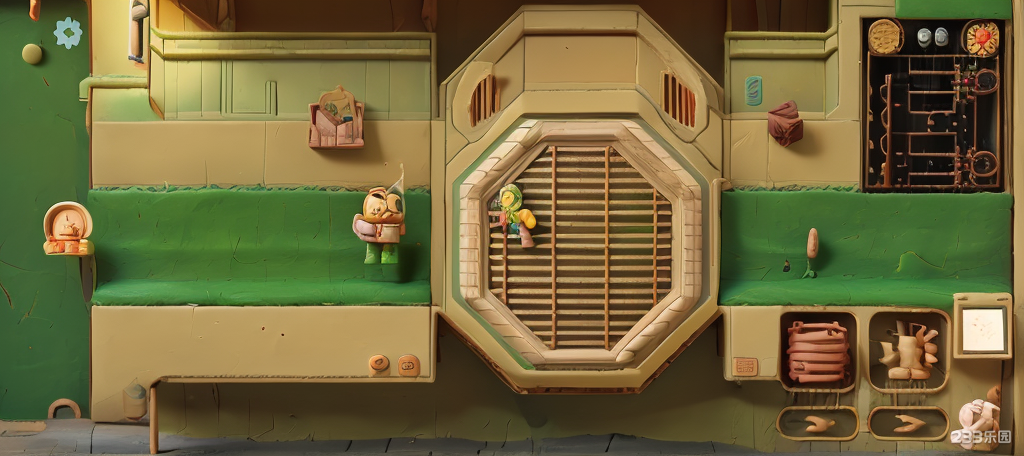1024x456 pixels.
Task: Select the coiled pink rope slot
Action: click(818, 351)
